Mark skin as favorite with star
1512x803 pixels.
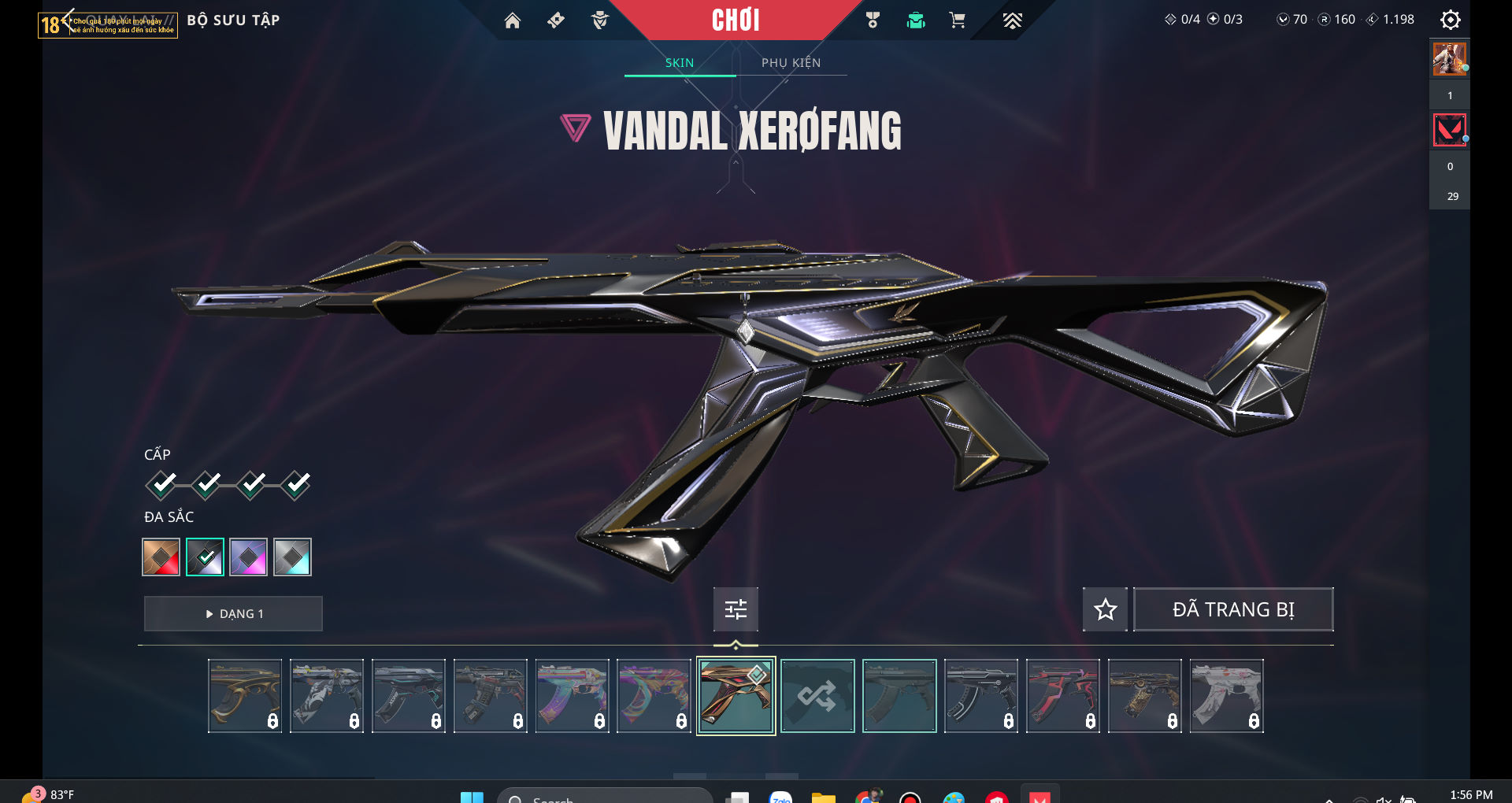pos(1105,609)
